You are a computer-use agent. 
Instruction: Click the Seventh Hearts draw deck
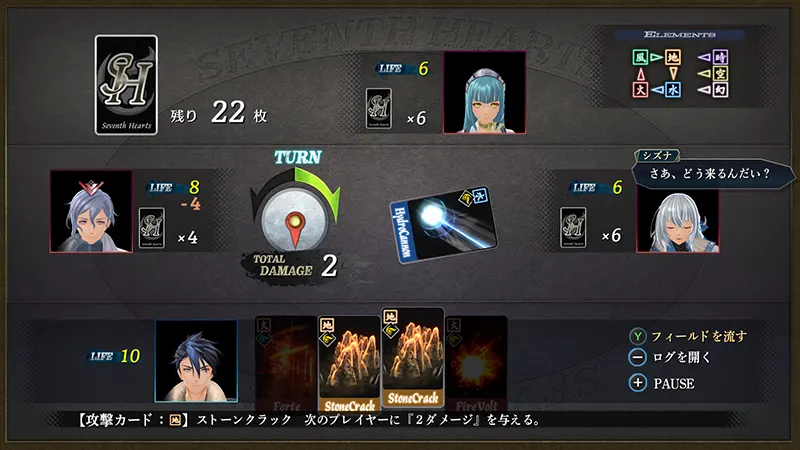tap(126, 86)
